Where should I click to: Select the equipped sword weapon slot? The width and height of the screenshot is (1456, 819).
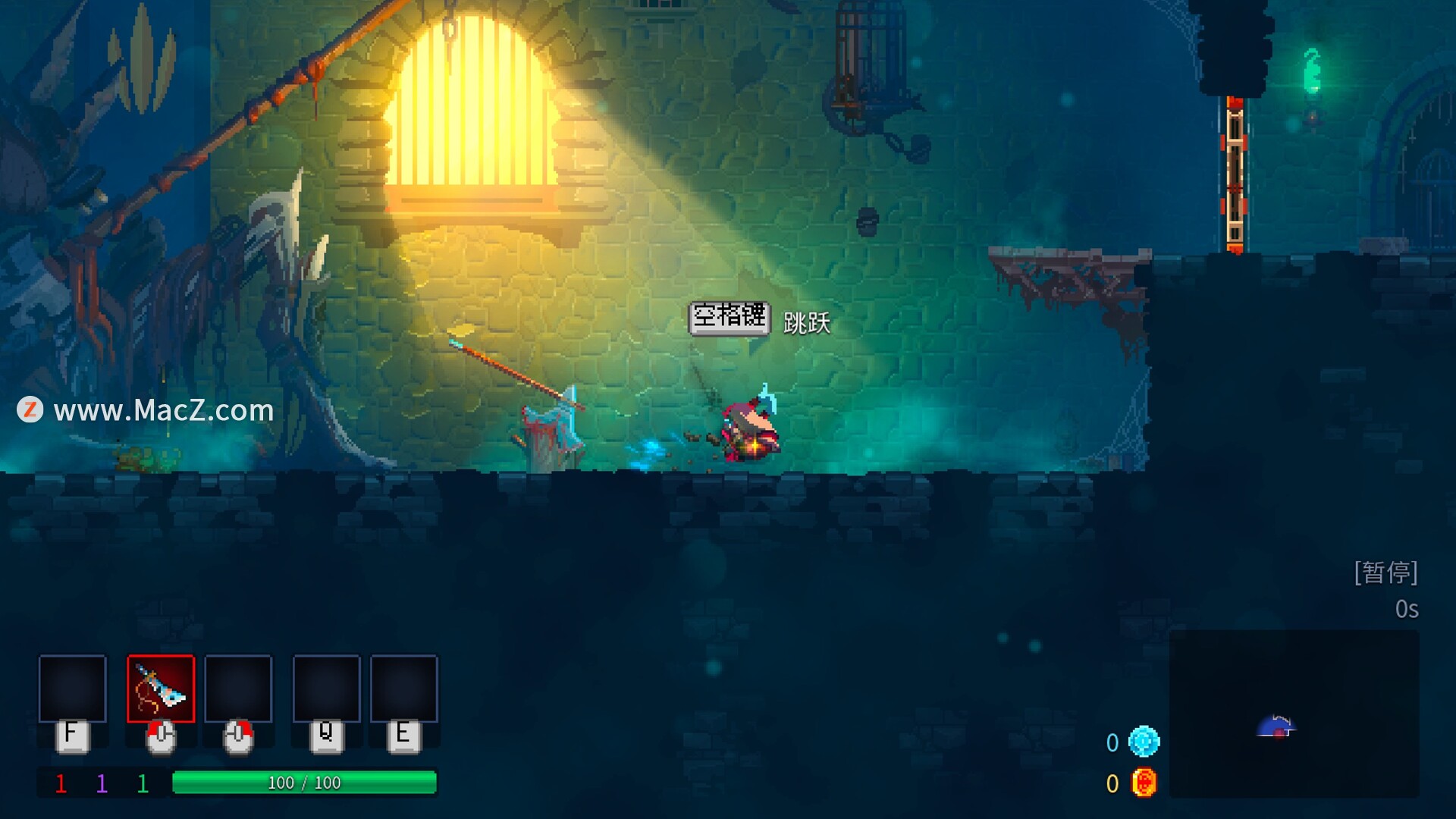[x=161, y=689]
